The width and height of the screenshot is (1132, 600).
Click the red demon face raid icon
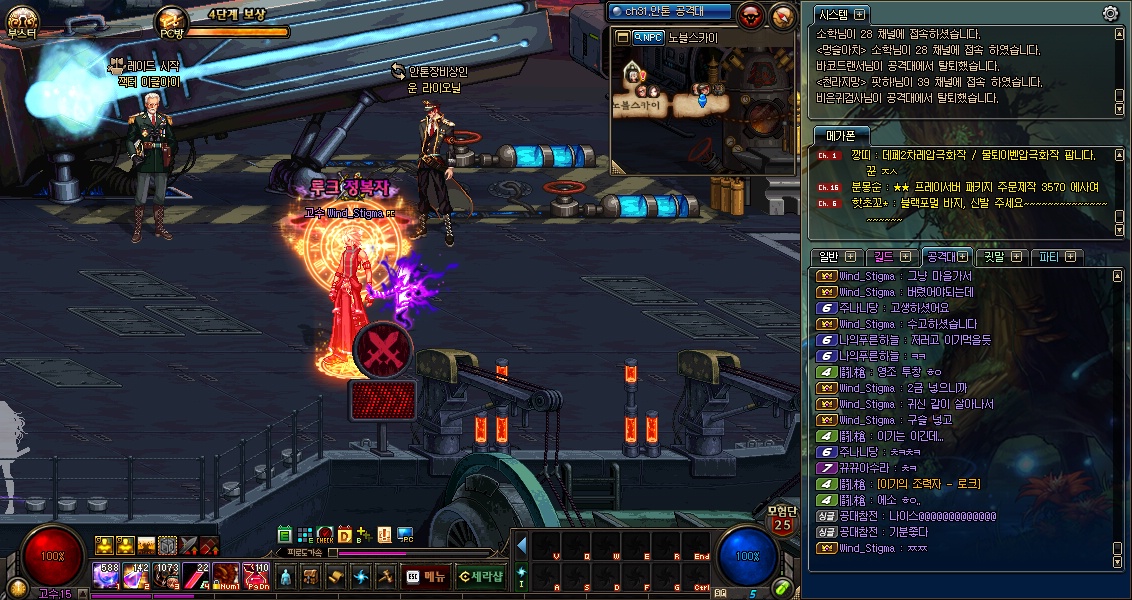[x=750, y=14]
